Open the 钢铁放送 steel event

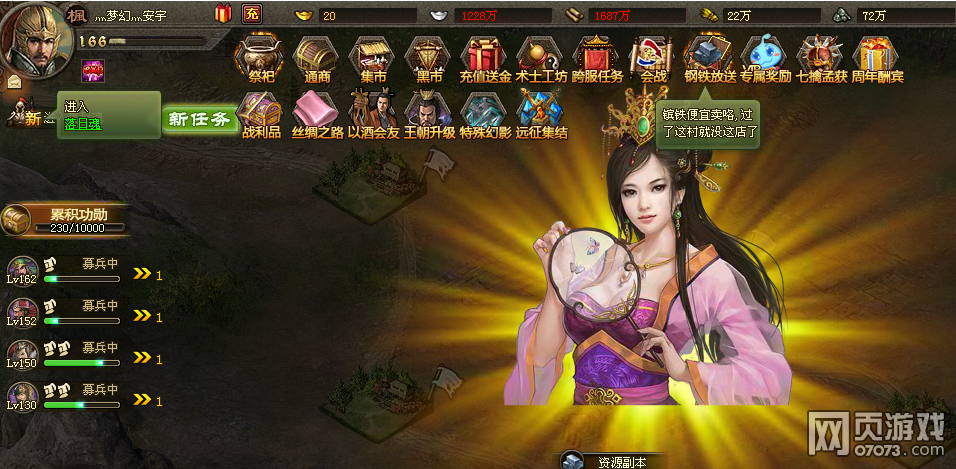click(709, 57)
